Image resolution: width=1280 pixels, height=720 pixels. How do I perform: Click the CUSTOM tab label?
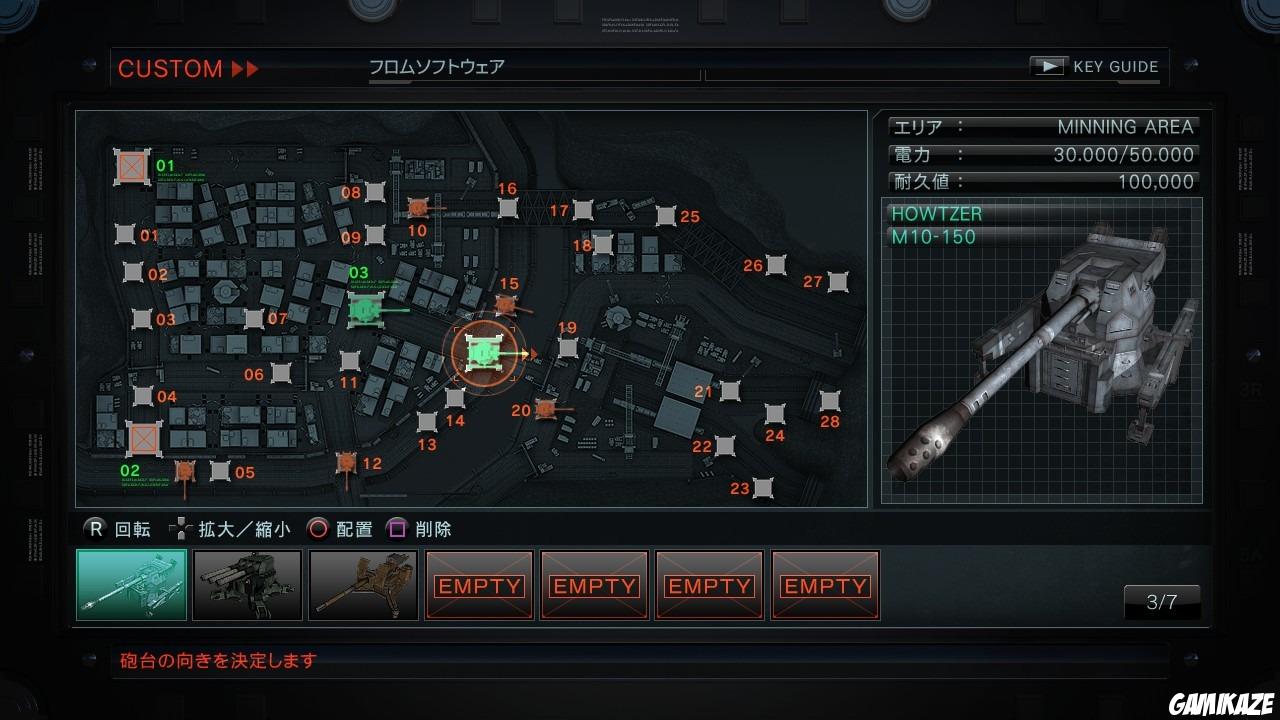tap(171, 68)
